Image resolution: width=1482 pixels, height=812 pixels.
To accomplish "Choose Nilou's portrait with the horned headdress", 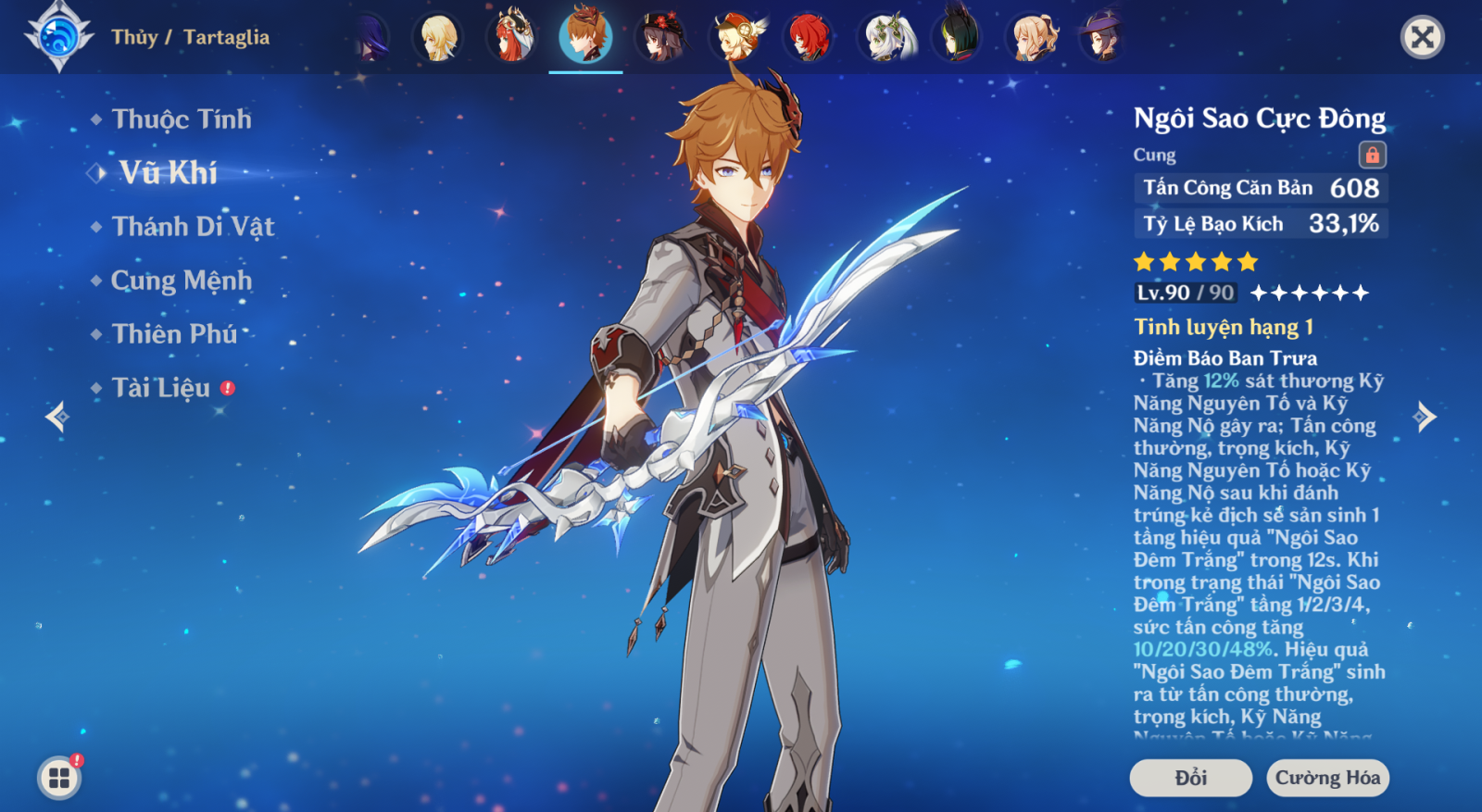I will coord(512,37).
